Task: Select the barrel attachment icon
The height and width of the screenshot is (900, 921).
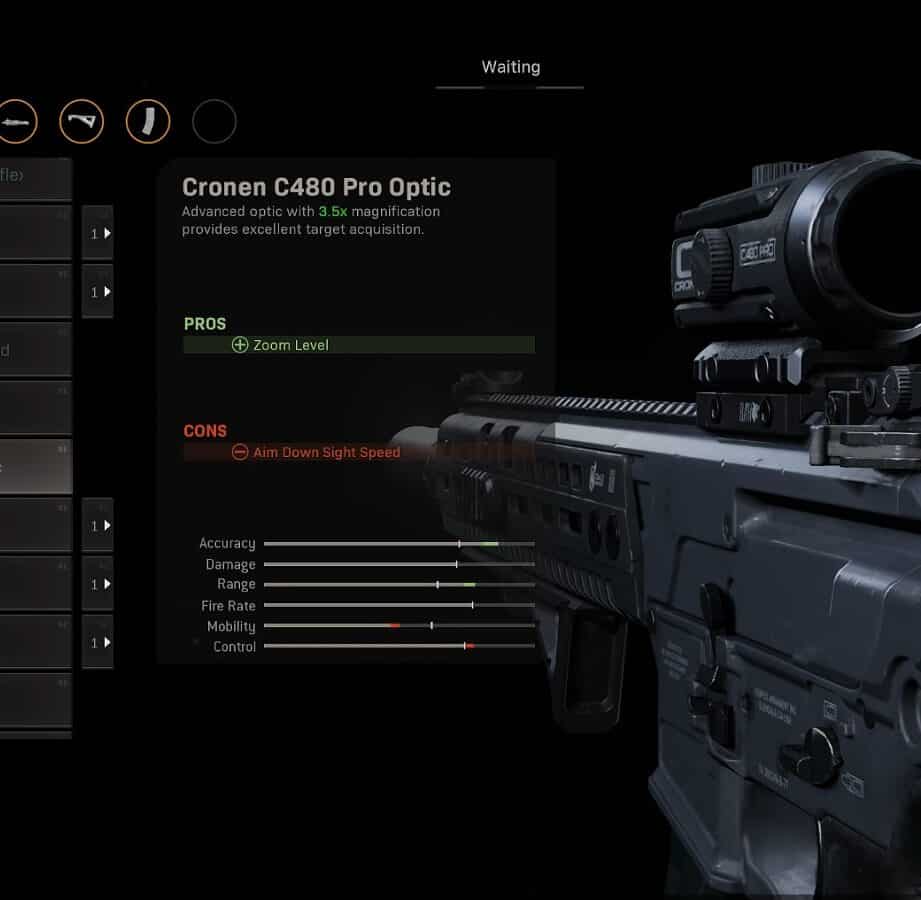Action: 17,122
